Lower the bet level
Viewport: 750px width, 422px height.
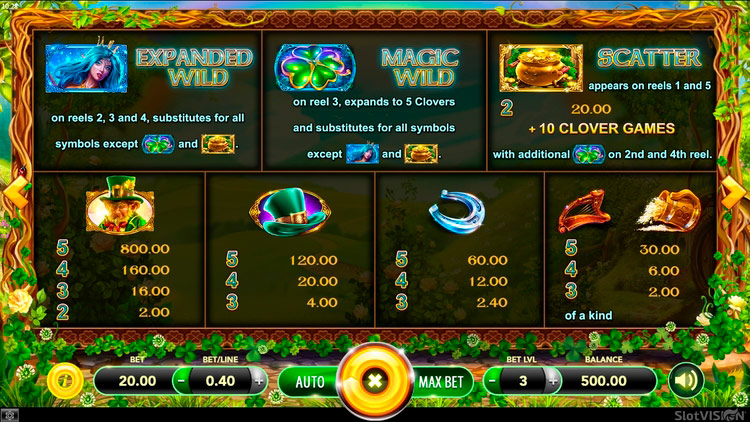tap(492, 381)
